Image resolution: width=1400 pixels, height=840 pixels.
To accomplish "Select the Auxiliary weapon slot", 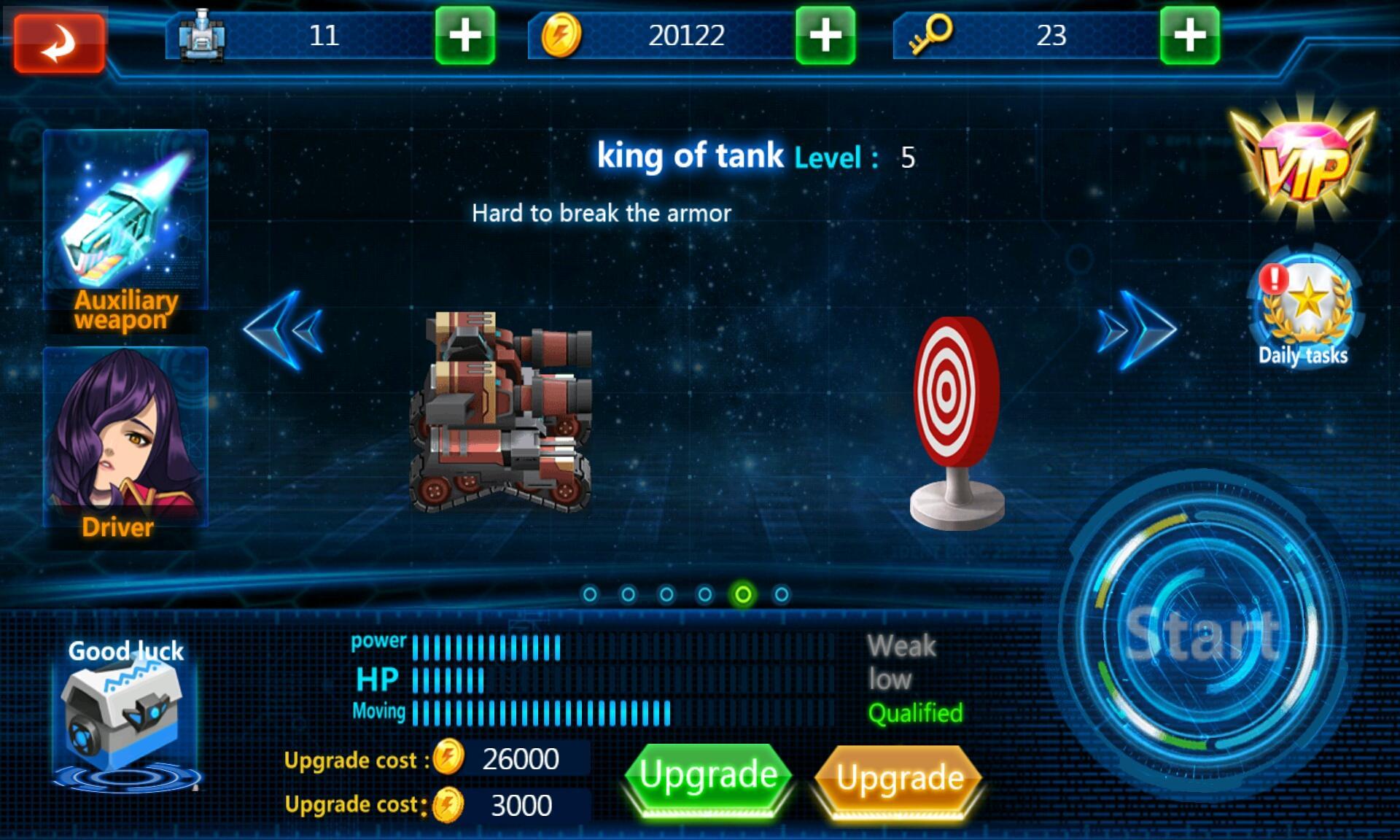I will pyautogui.click(x=124, y=219).
